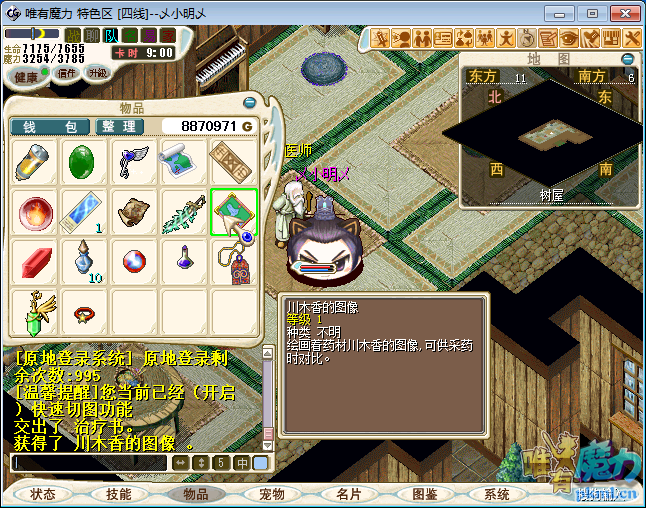Minimize the 物品 inventory panel
The height and width of the screenshot is (508, 646).
(x=249, y=102)
